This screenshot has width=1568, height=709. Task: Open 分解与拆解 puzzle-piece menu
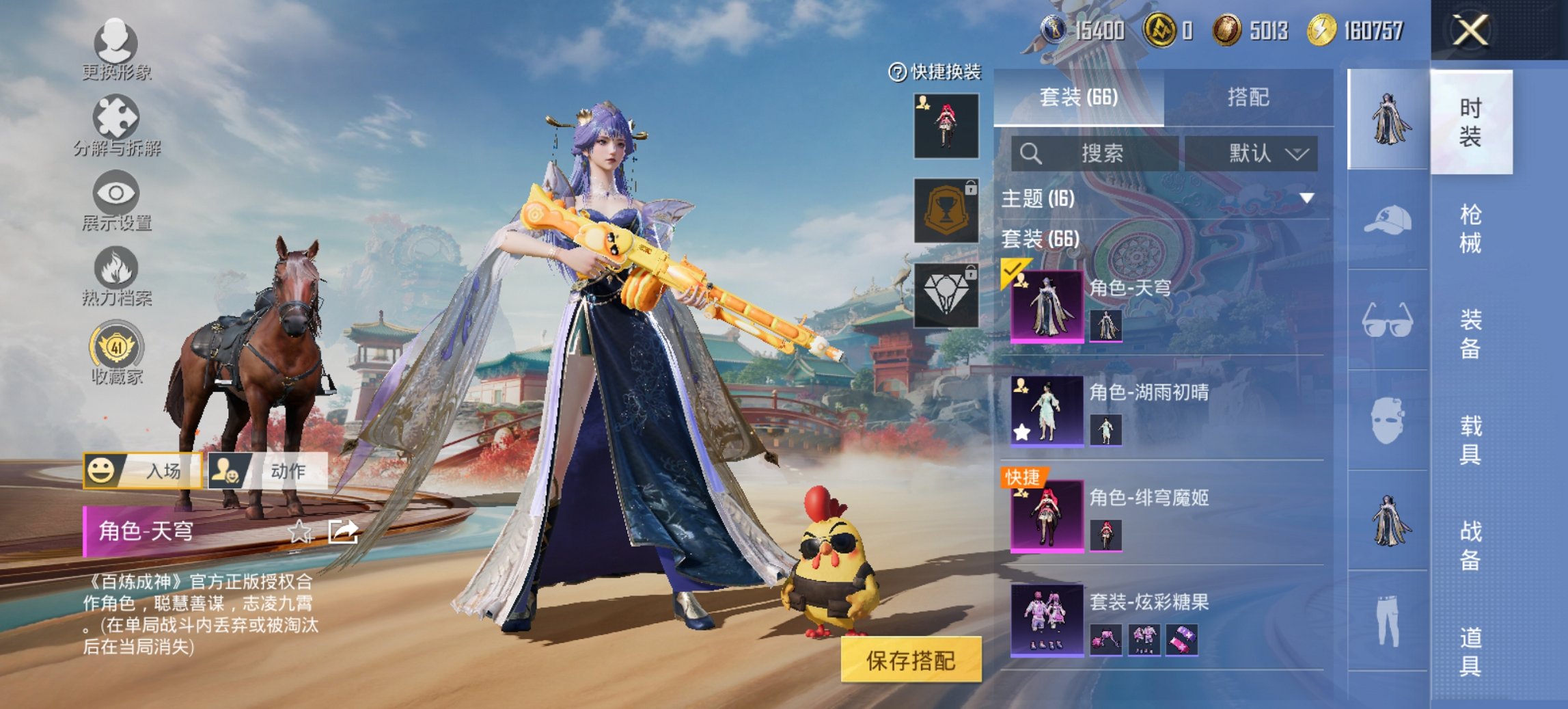click(x=115, y=124)
